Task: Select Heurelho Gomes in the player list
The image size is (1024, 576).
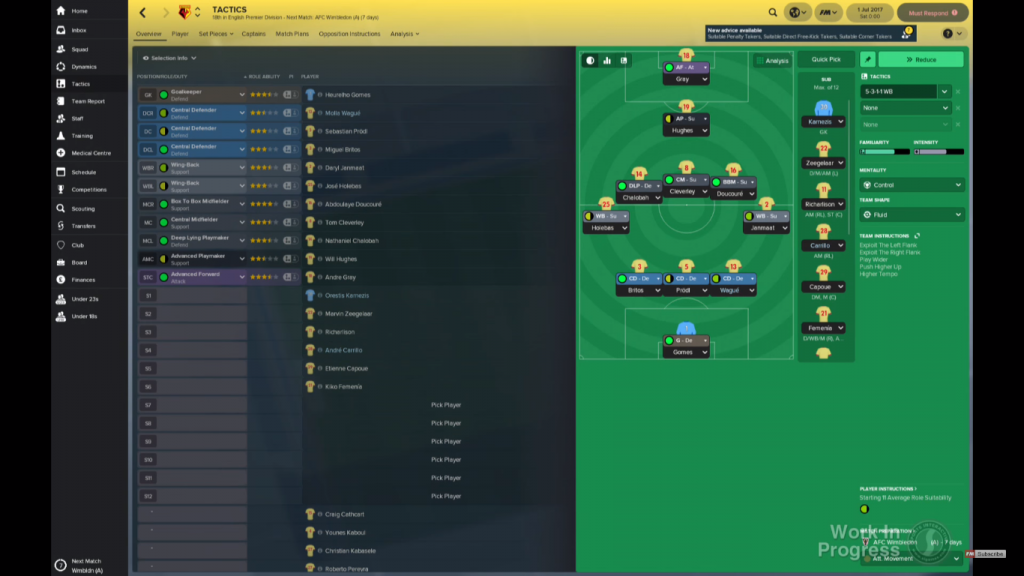Action: coord(347,95)
